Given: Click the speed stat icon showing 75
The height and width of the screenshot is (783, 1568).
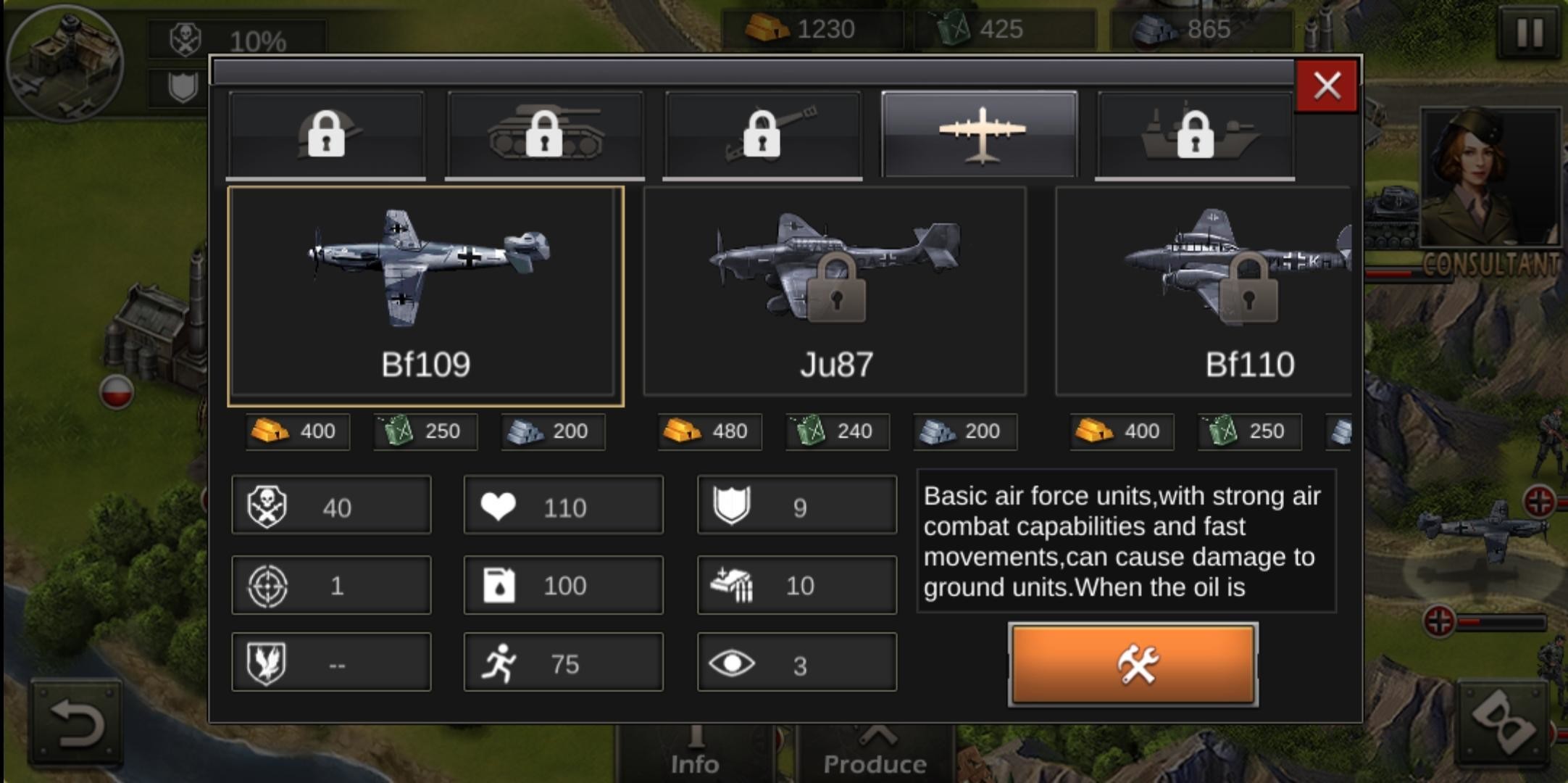Looking at the screenshot, I should click(x=564, y=661).
